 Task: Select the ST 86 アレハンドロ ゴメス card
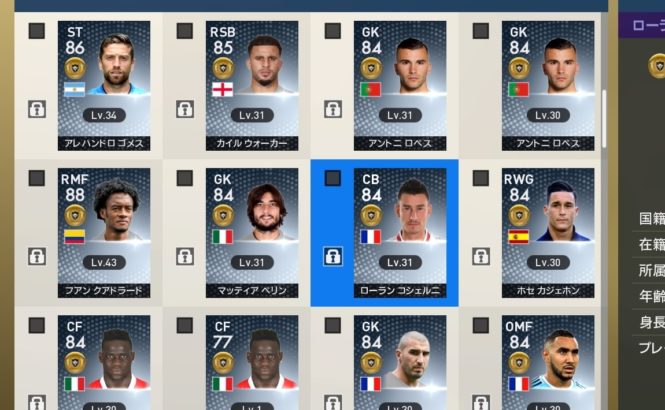(104, 85)
